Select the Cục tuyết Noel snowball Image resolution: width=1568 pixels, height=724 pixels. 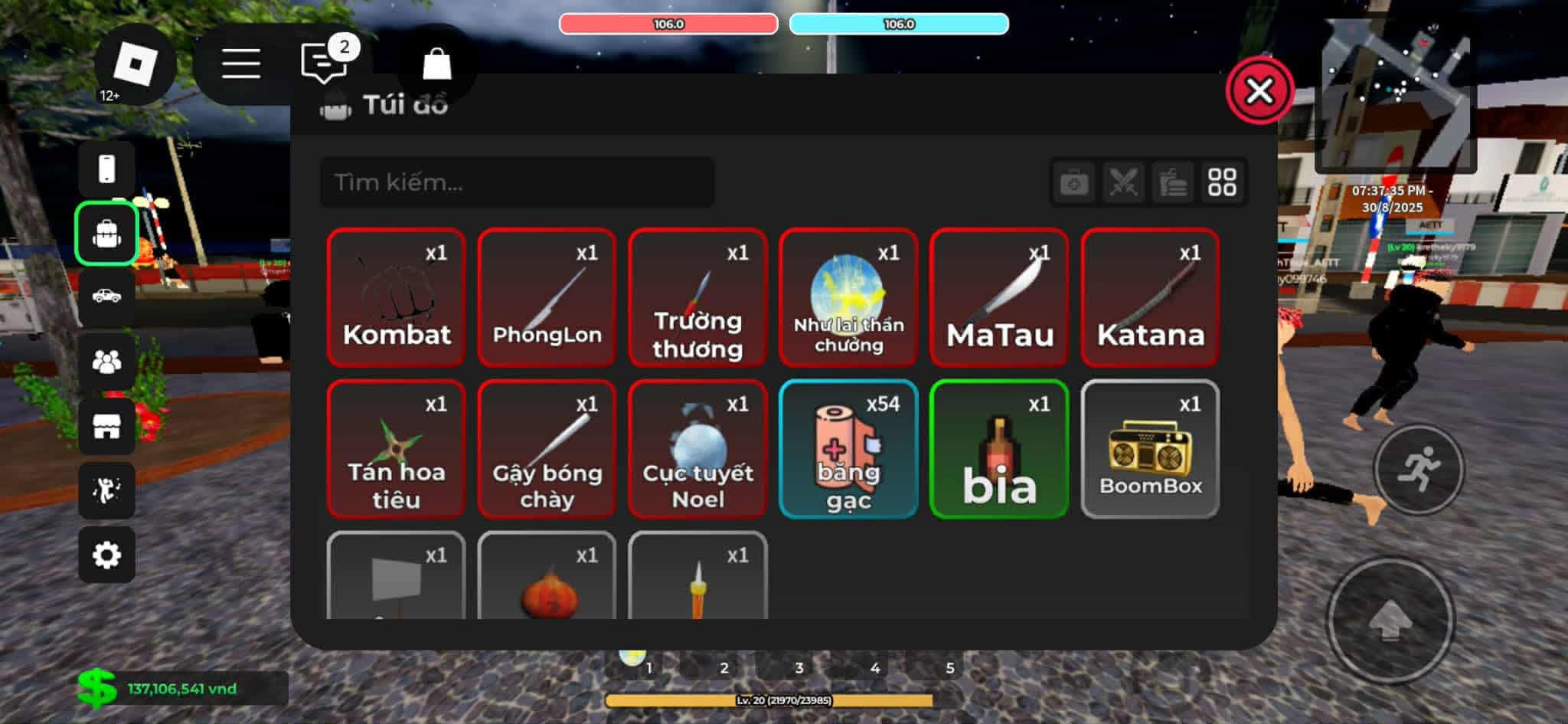pyautogui.click(x=697, y=449)
